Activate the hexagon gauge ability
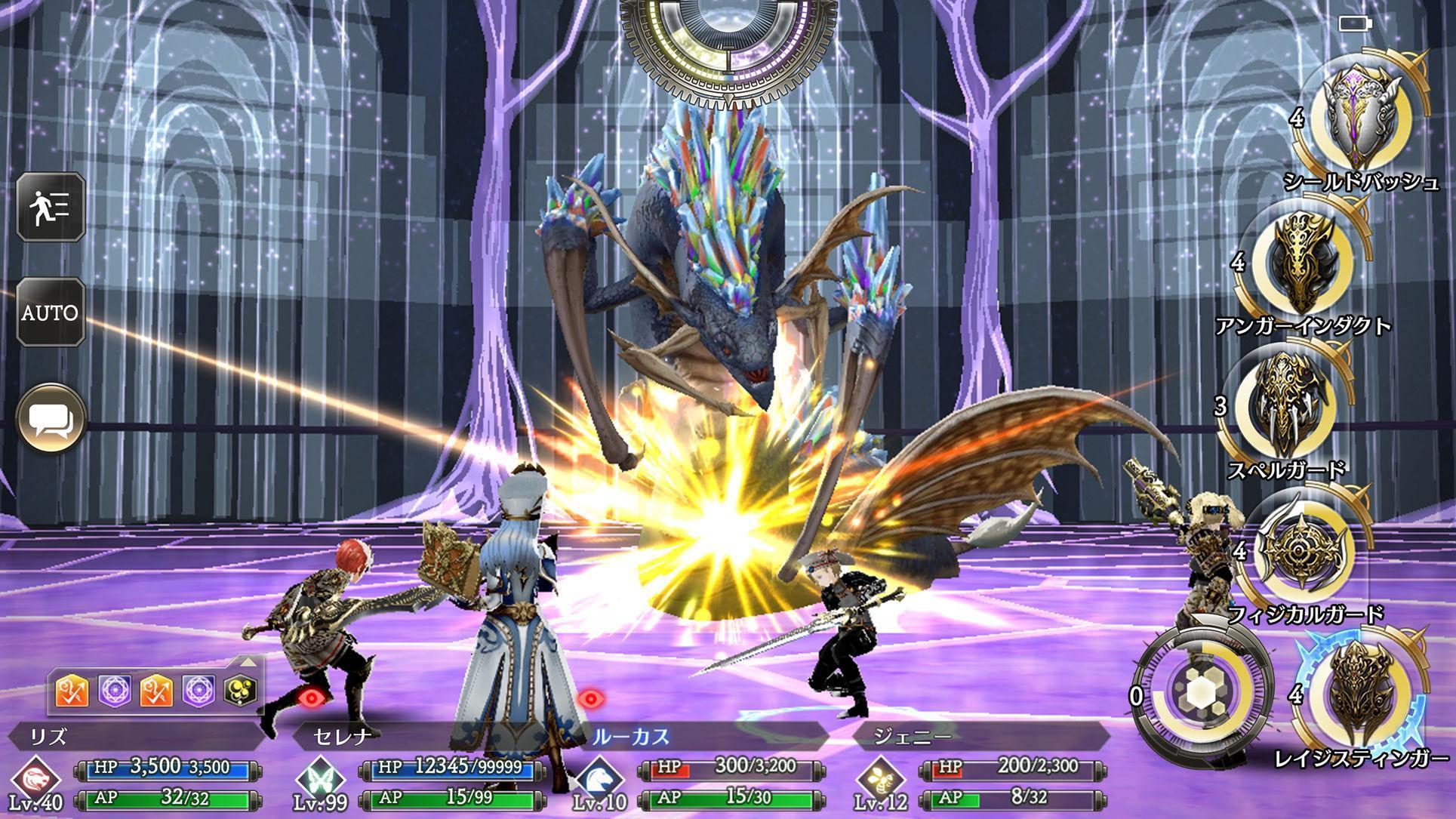 pyautogui.click(x=1199, y=692)
